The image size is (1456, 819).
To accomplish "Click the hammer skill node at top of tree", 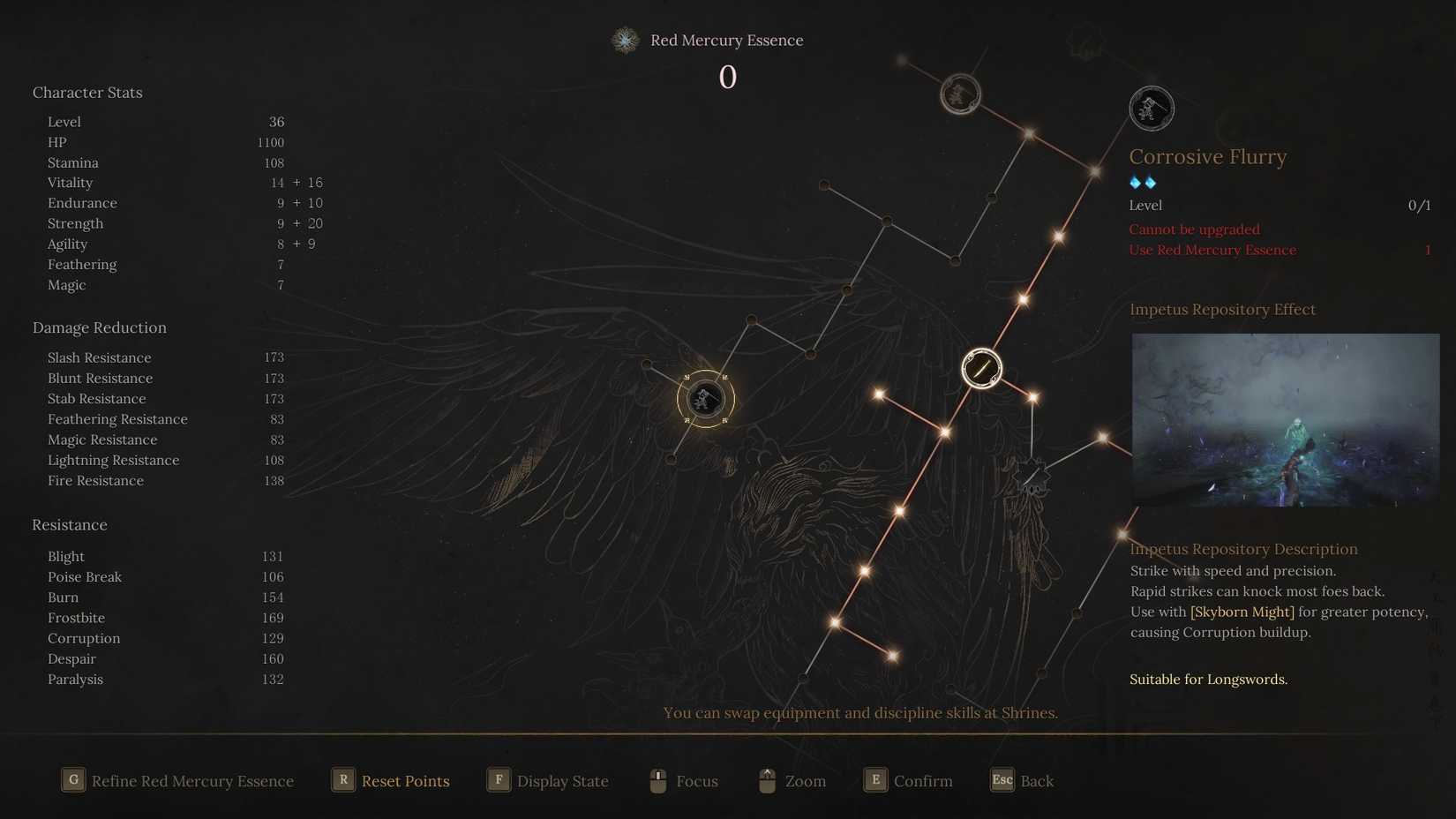I will [x=961, y=94].
